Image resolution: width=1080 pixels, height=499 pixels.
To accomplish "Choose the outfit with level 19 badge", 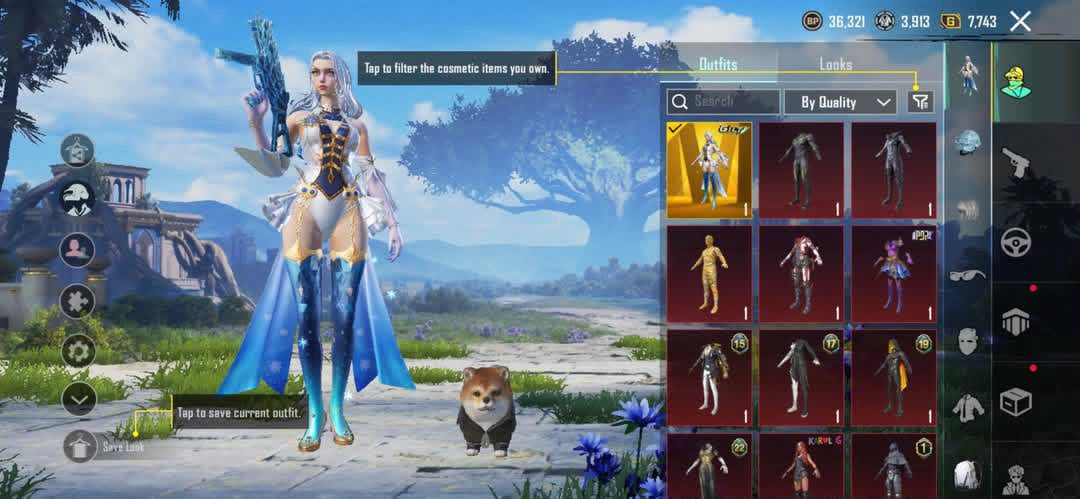I will tap(893, 378).
